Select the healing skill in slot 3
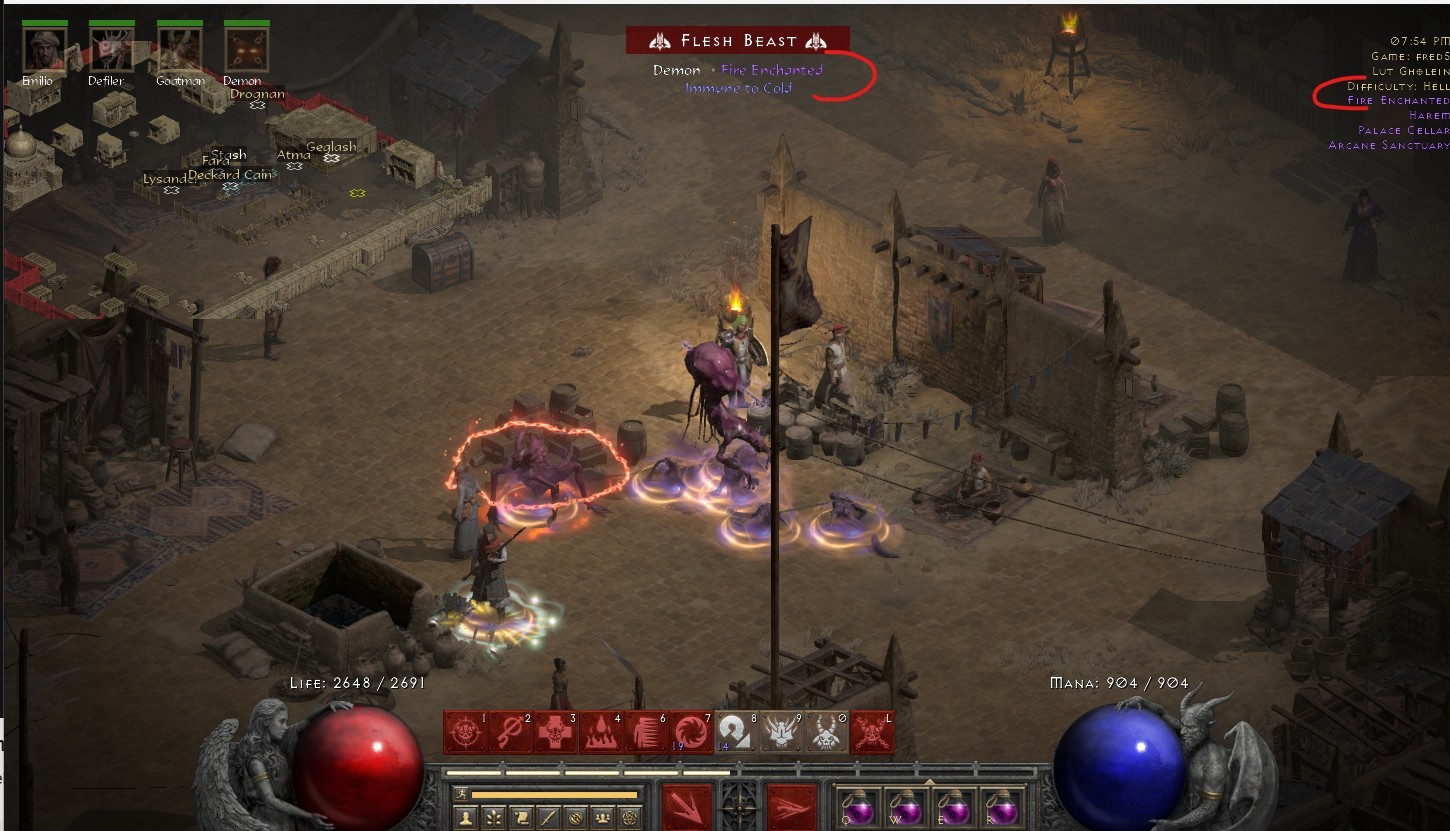 [554, 732]
